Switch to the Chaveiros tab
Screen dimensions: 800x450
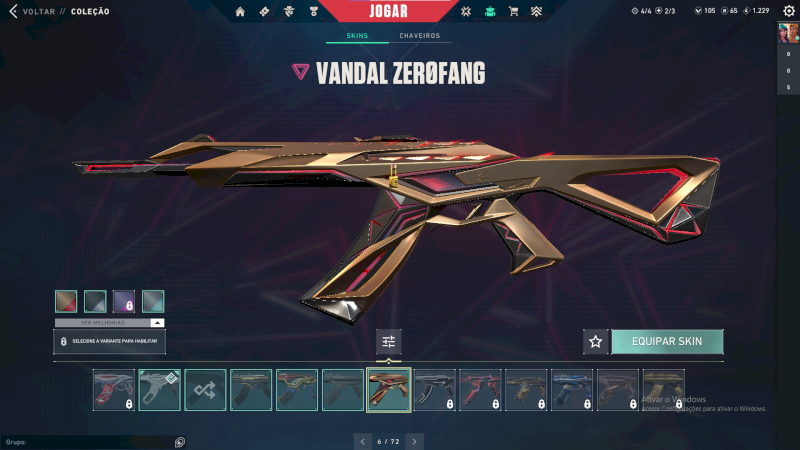[419, 36]
